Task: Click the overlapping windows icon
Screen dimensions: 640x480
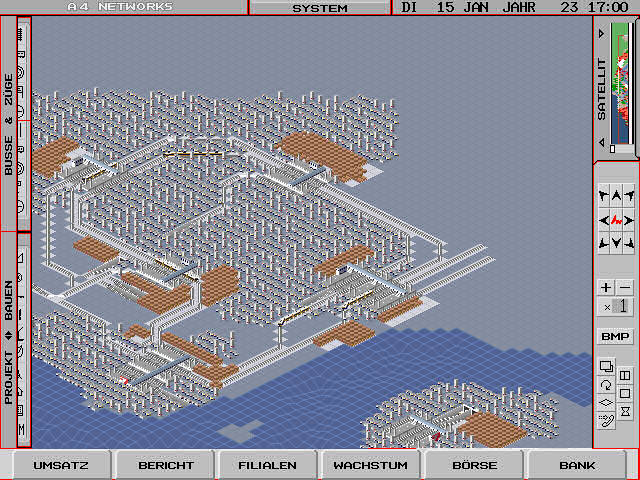Action: coord(605,366)
